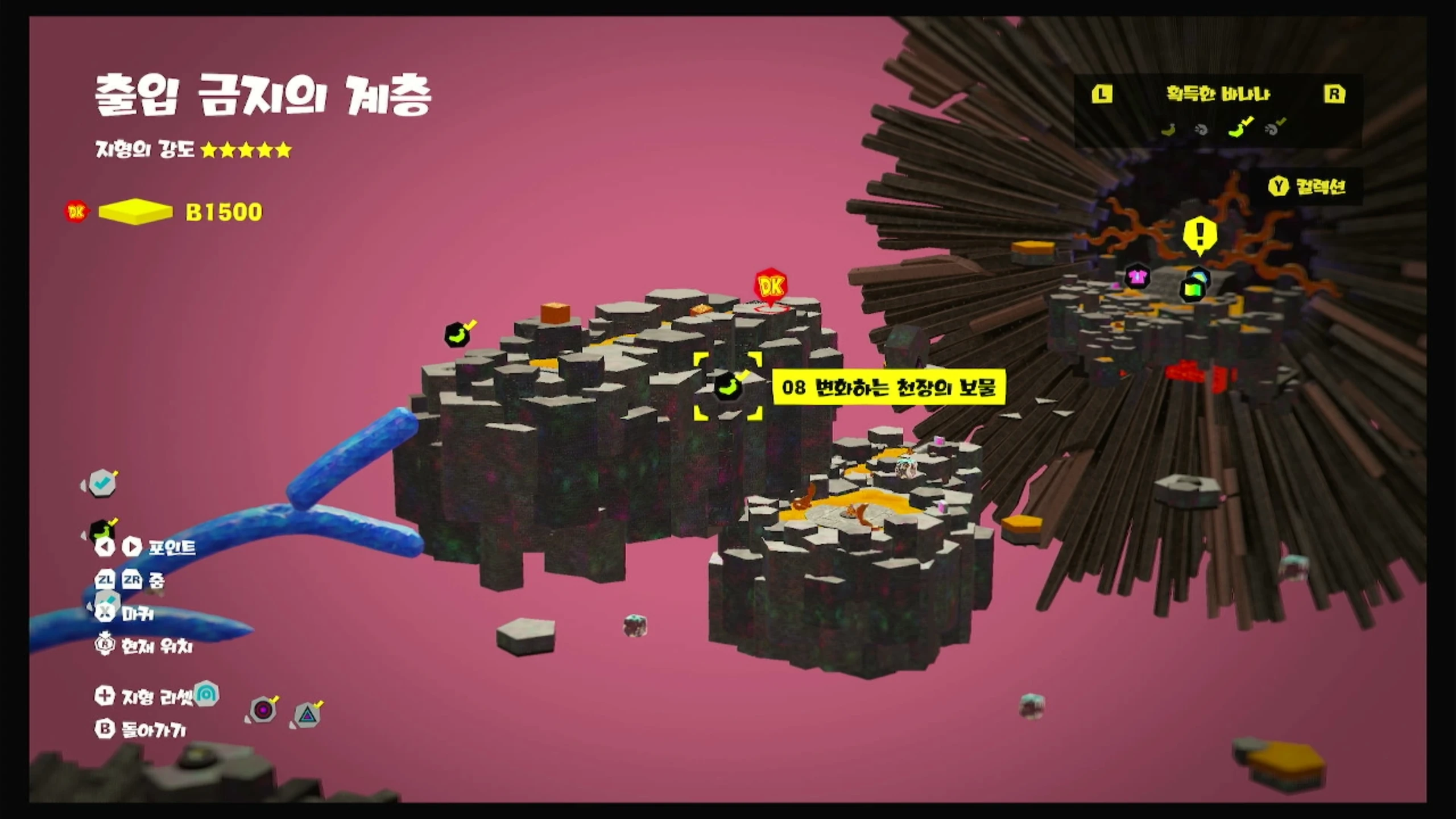Switch filter to the unchecked fossil icon
This screenshot has height=819, width=1456.
[x=1201, y=130]
